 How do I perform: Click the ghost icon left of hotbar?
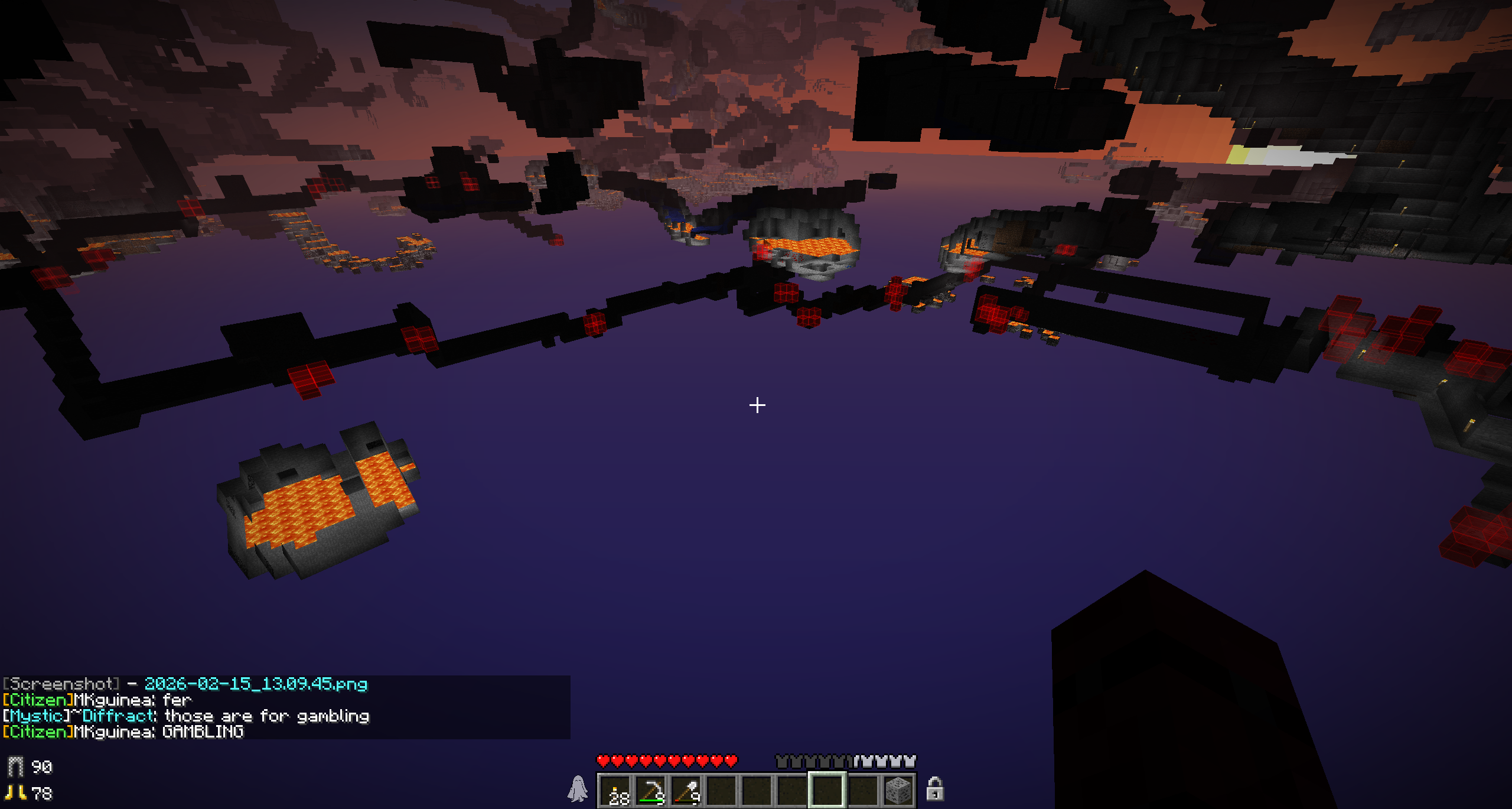(x=578, y=789)
